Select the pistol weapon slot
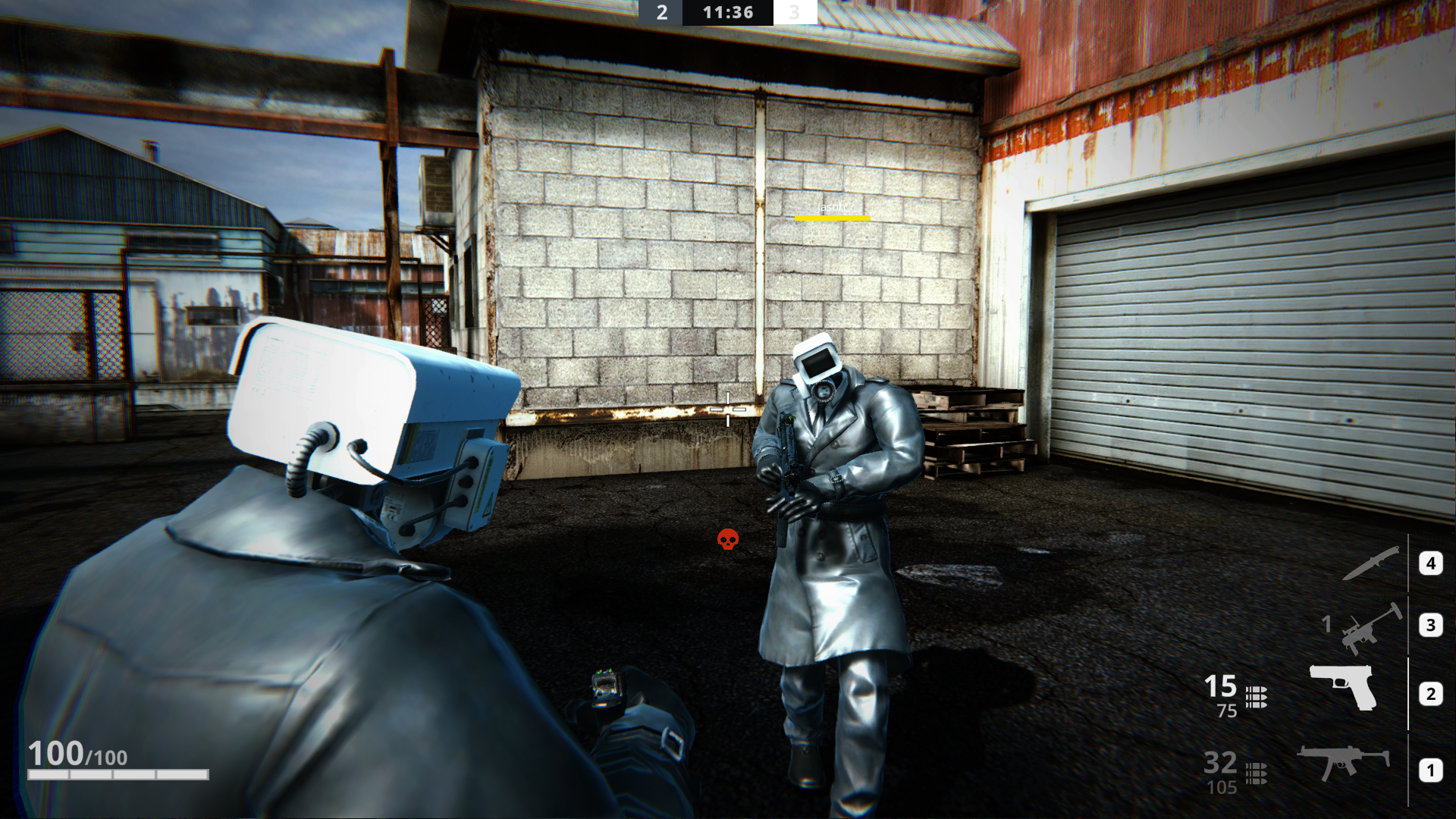This screenshot has height=819, width=1456. tap(1344, 688)
